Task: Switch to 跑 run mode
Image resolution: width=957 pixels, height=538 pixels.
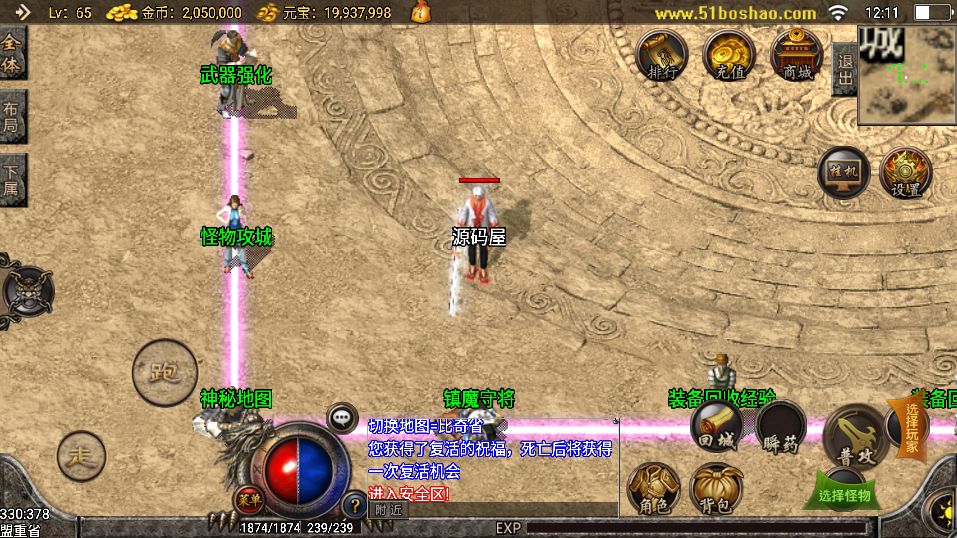Action: point(164,373)
